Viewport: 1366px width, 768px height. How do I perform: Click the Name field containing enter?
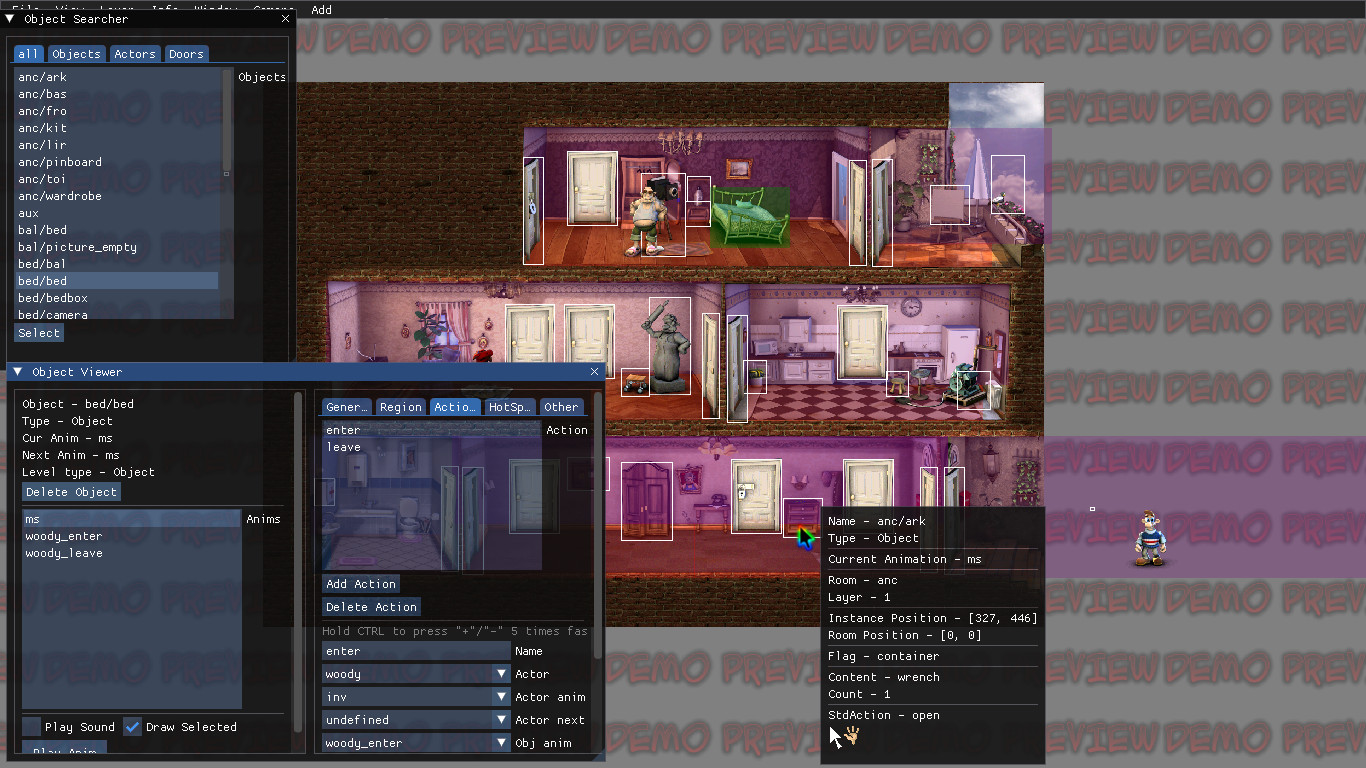(413, 650)
